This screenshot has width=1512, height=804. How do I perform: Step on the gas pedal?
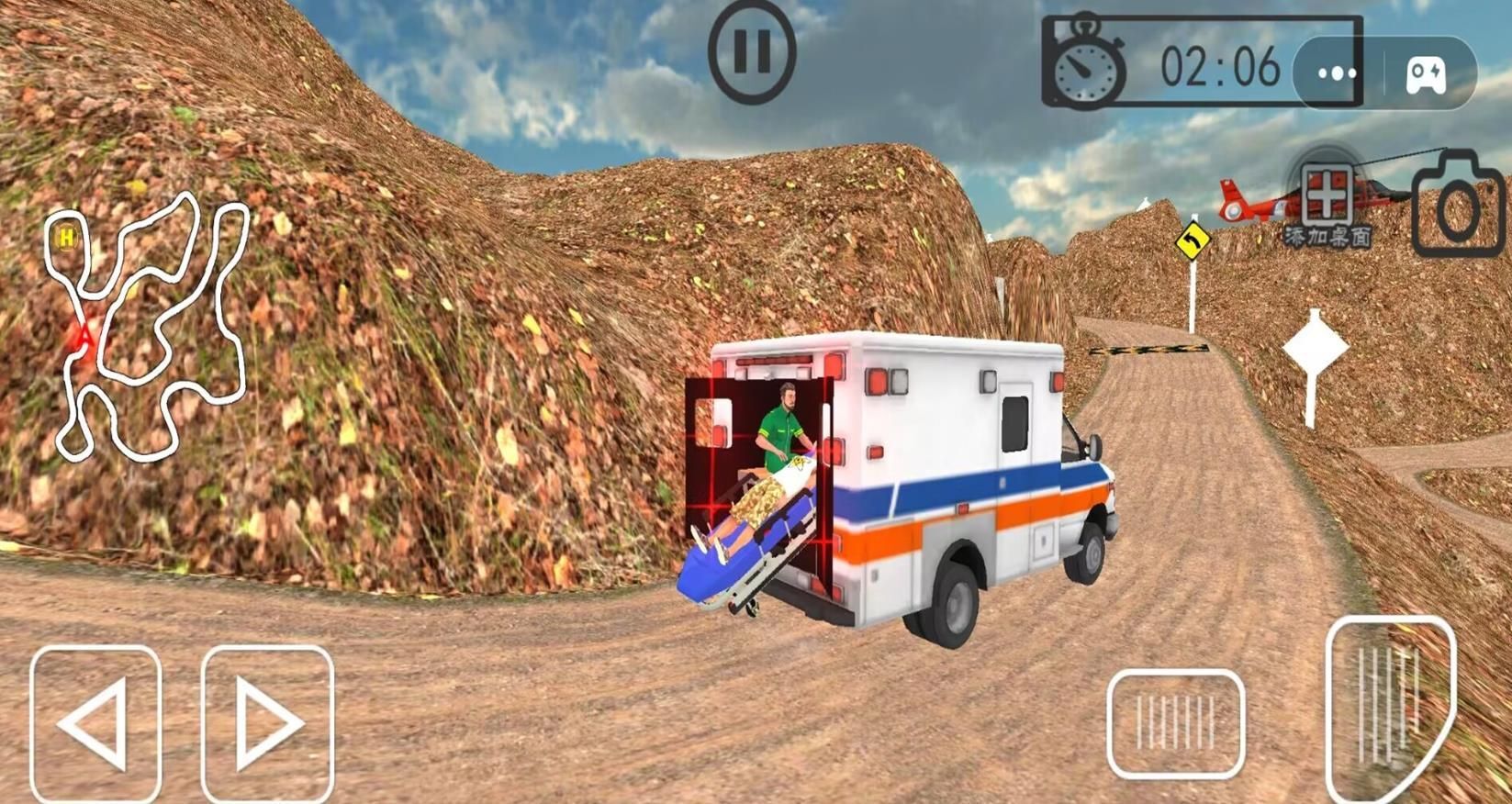click(x=1390, y=707)
